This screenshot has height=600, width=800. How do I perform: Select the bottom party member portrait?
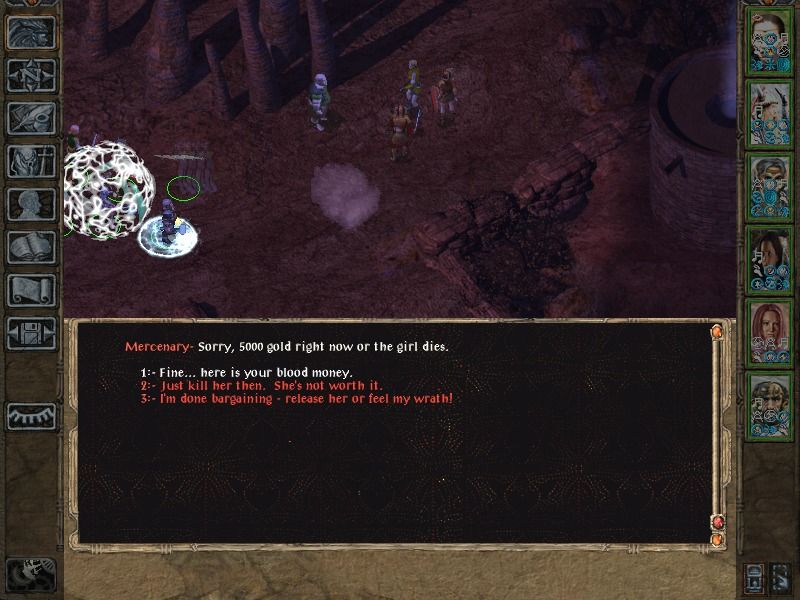[769, 406]
